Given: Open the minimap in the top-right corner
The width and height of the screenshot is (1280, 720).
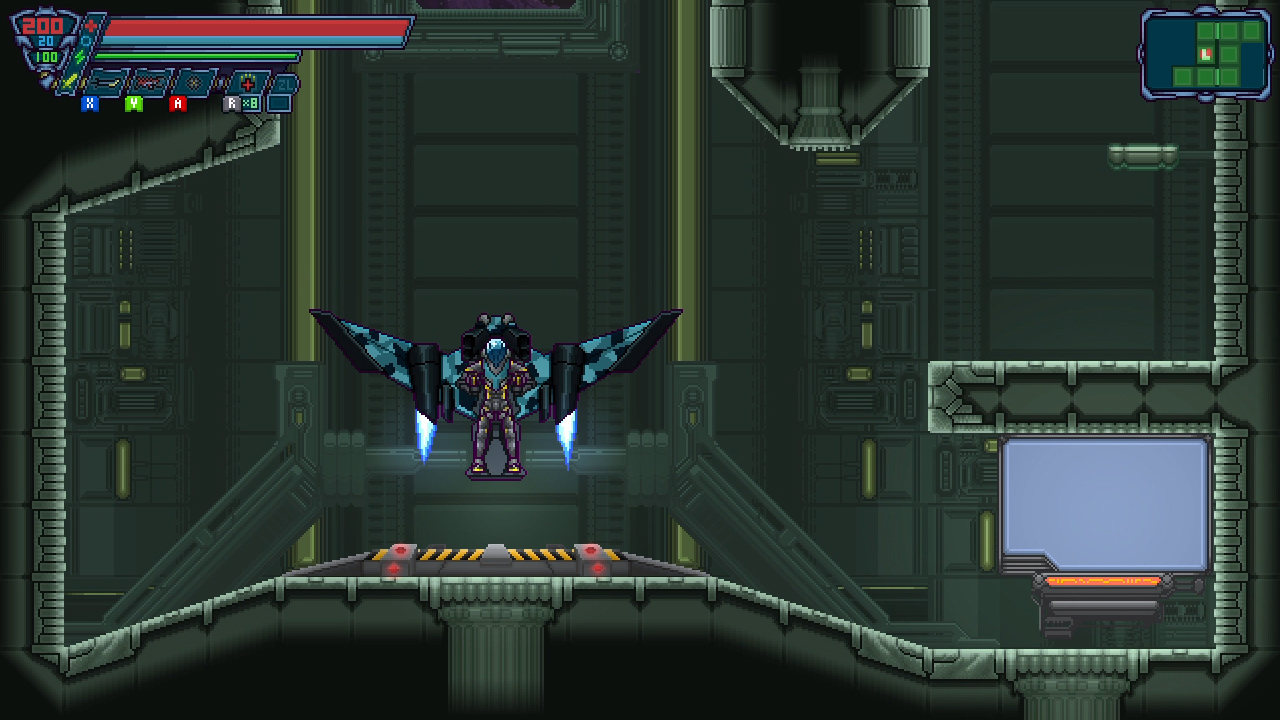Looking at the screenshot, I should coord(1207,52).
